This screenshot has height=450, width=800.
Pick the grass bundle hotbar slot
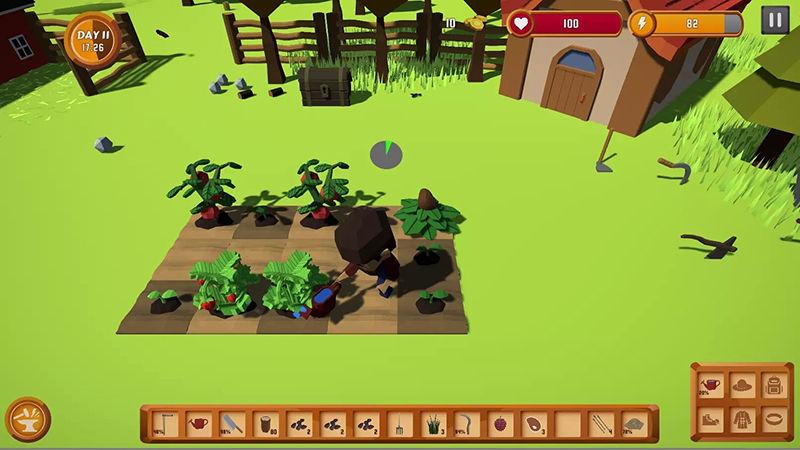coord(433,424)
